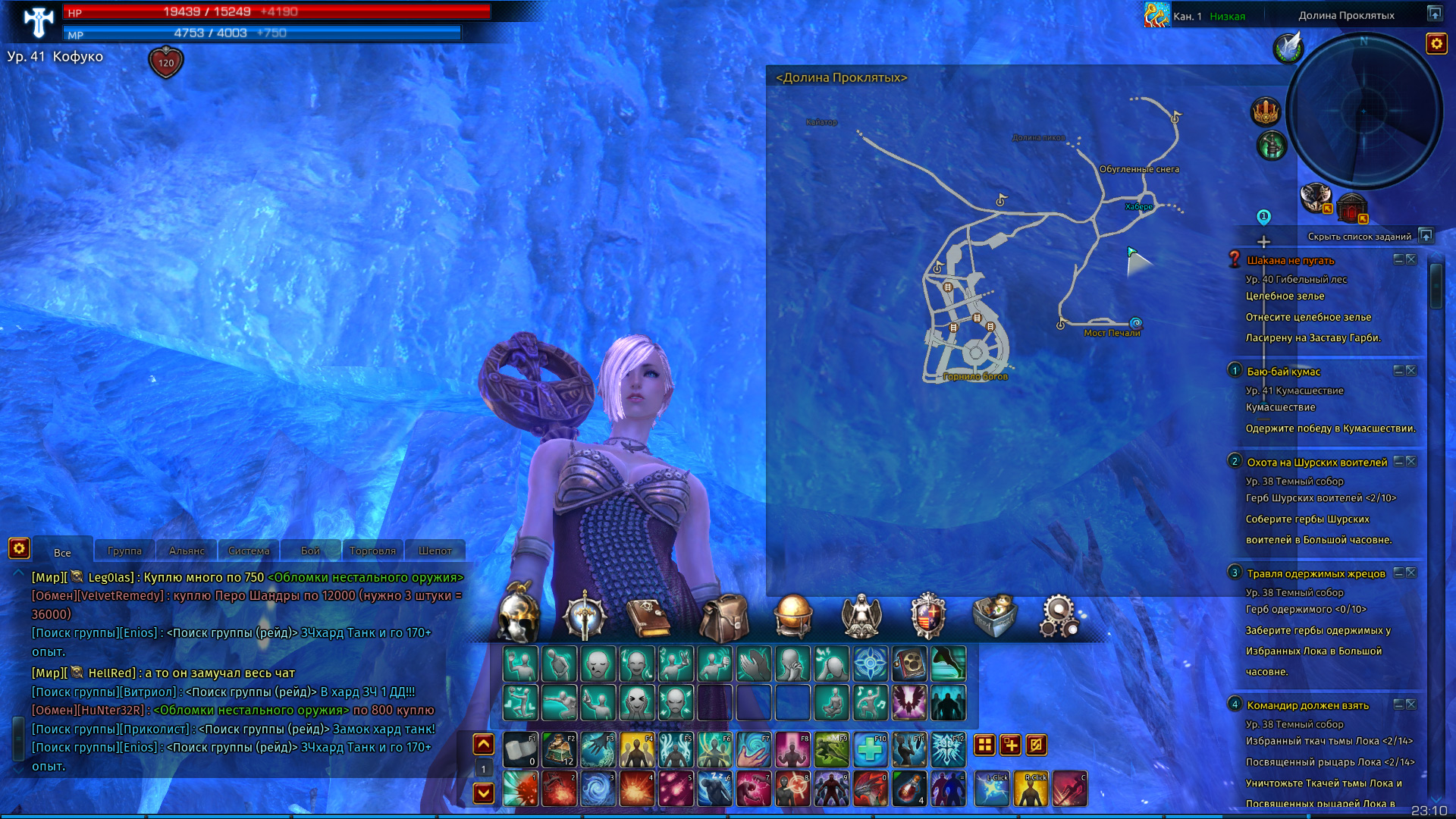Click the golden helmet character icon
This screenshot has width=1456, height=819.
tap(519, 614)
